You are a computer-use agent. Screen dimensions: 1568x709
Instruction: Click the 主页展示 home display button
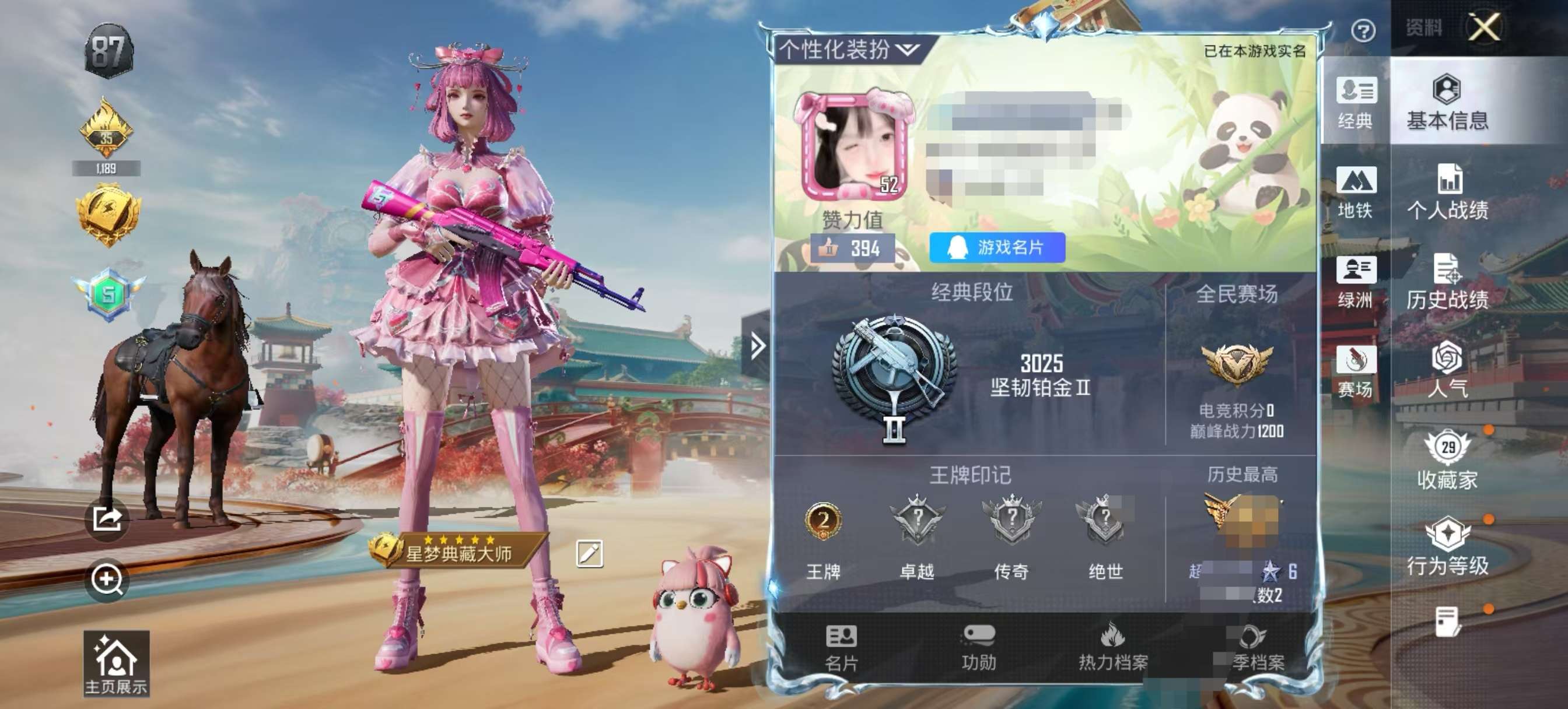point(116,664)
